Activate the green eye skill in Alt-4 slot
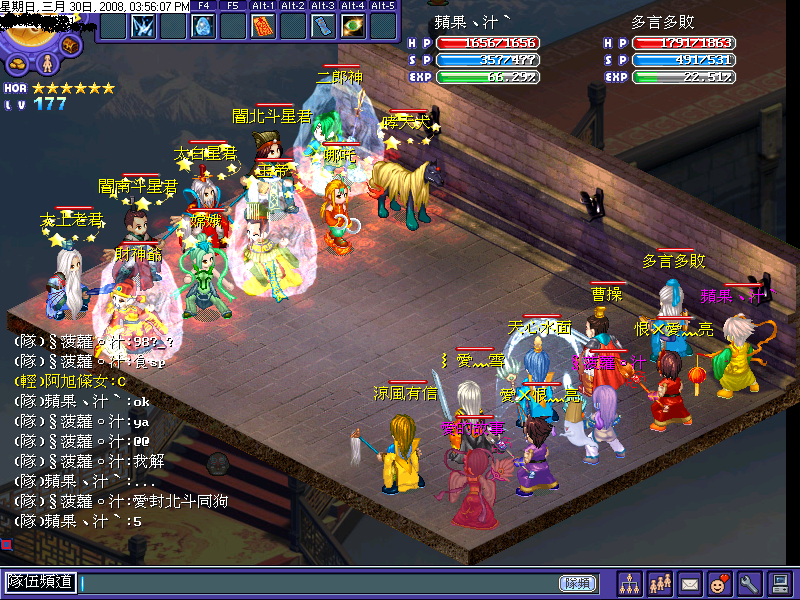 [353, 26]
